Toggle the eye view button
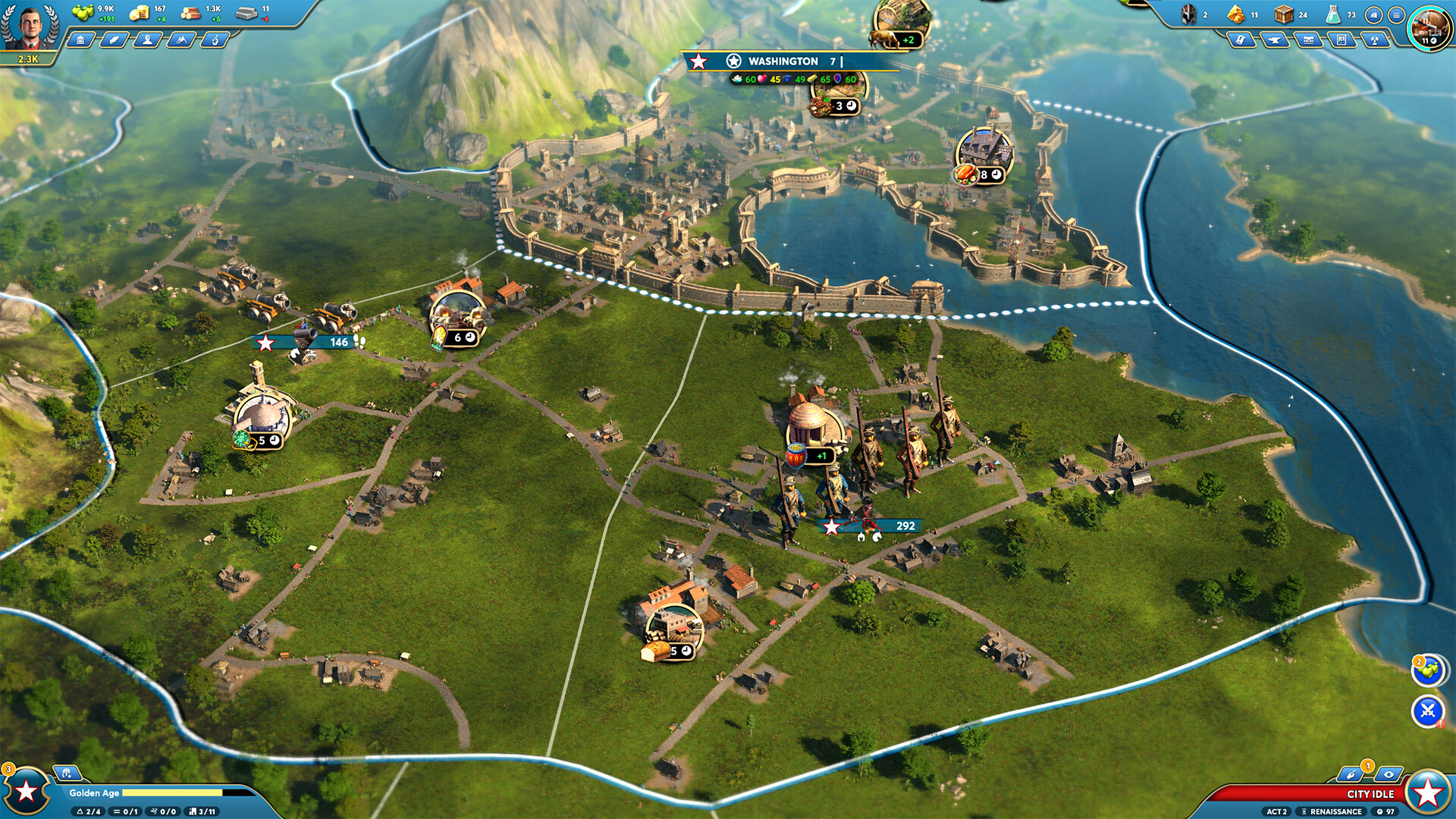 [x=1388, y=774]
